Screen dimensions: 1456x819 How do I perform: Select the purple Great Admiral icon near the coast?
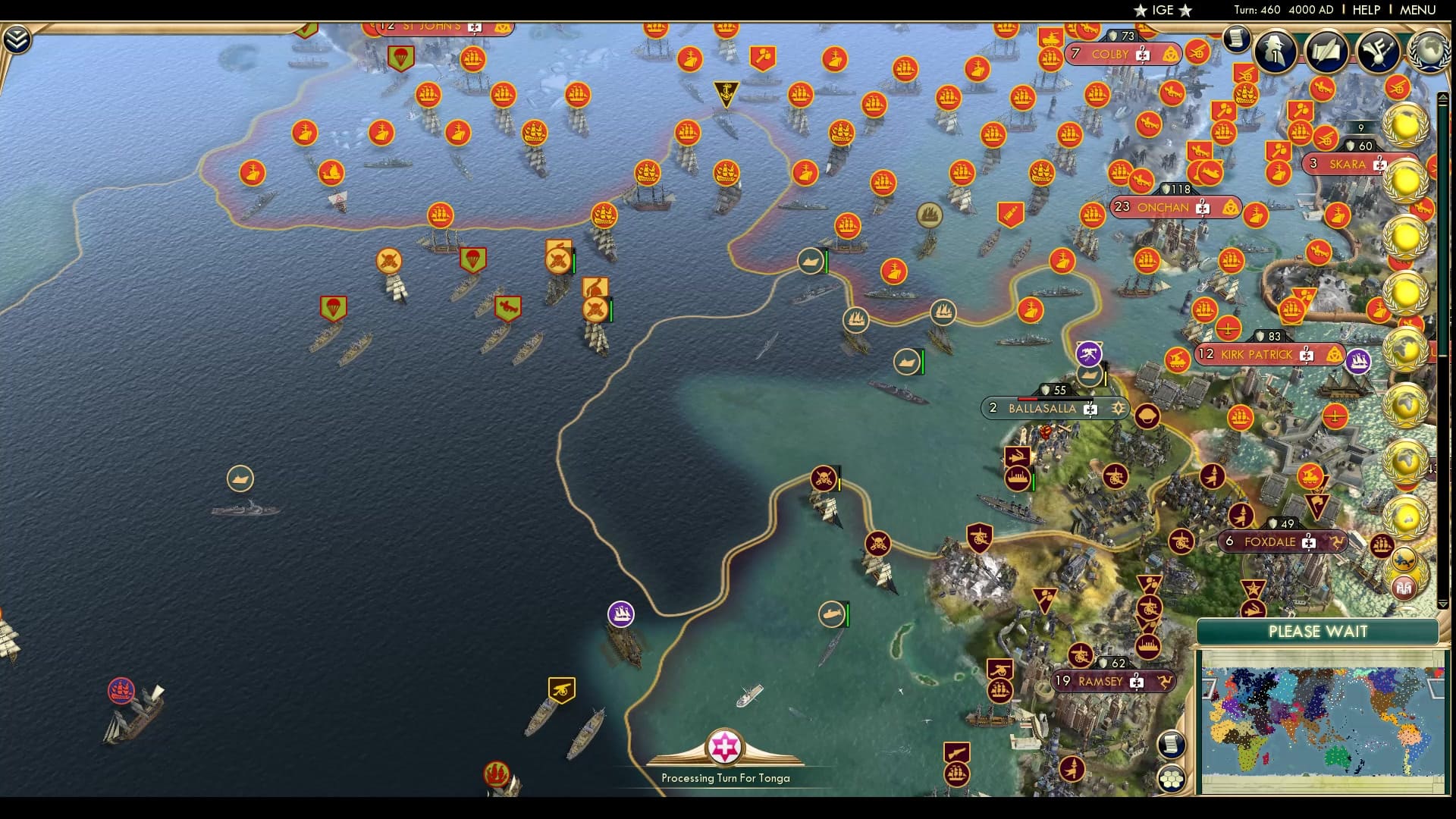[620, 614]
